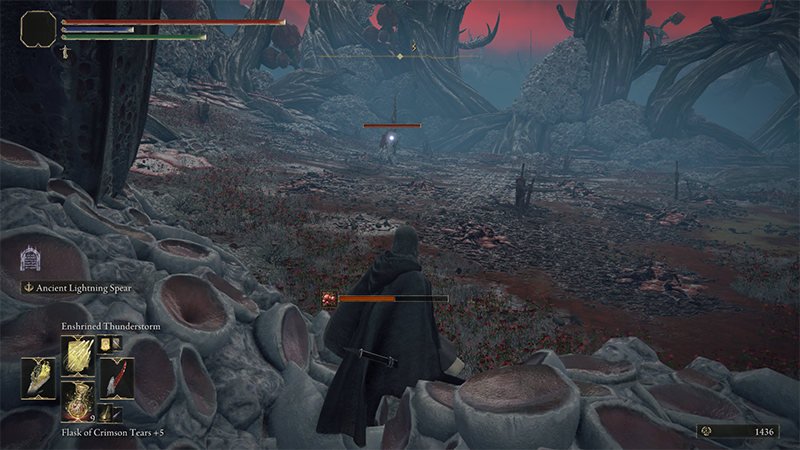Click the compass bar at the top
800x450 pixels.
(400, 56)
